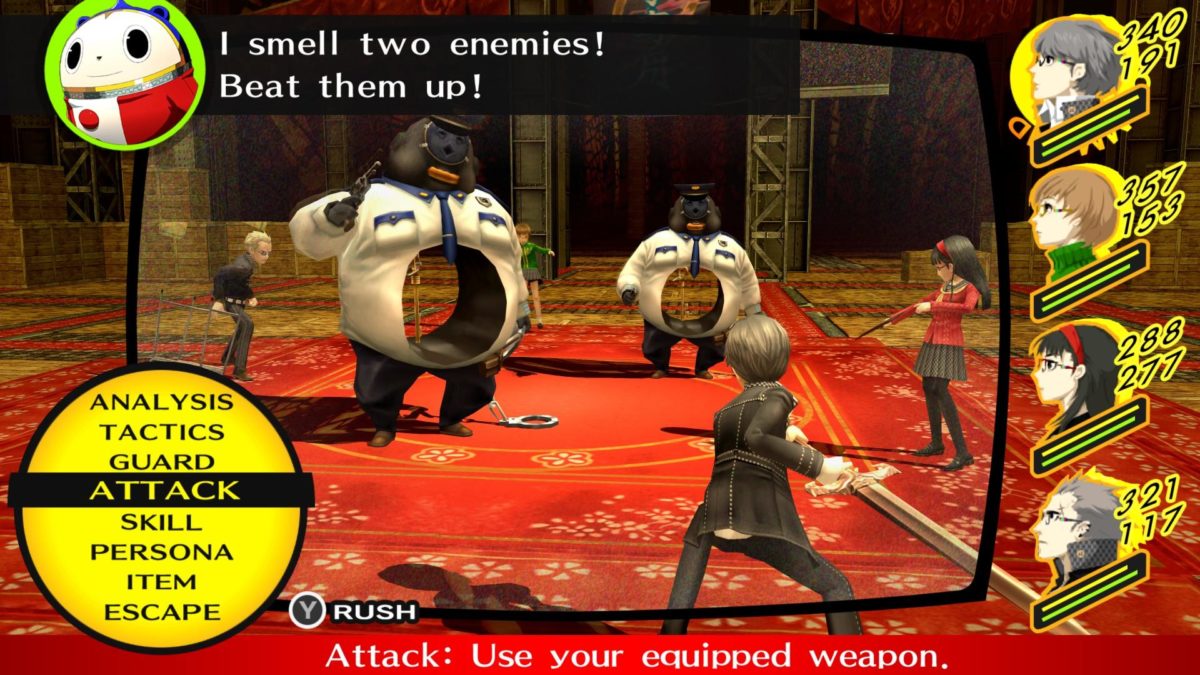This screenshot has width=1200, height=675.
Task: Click Teddie's navigator portrait
Action: [125, 73]
